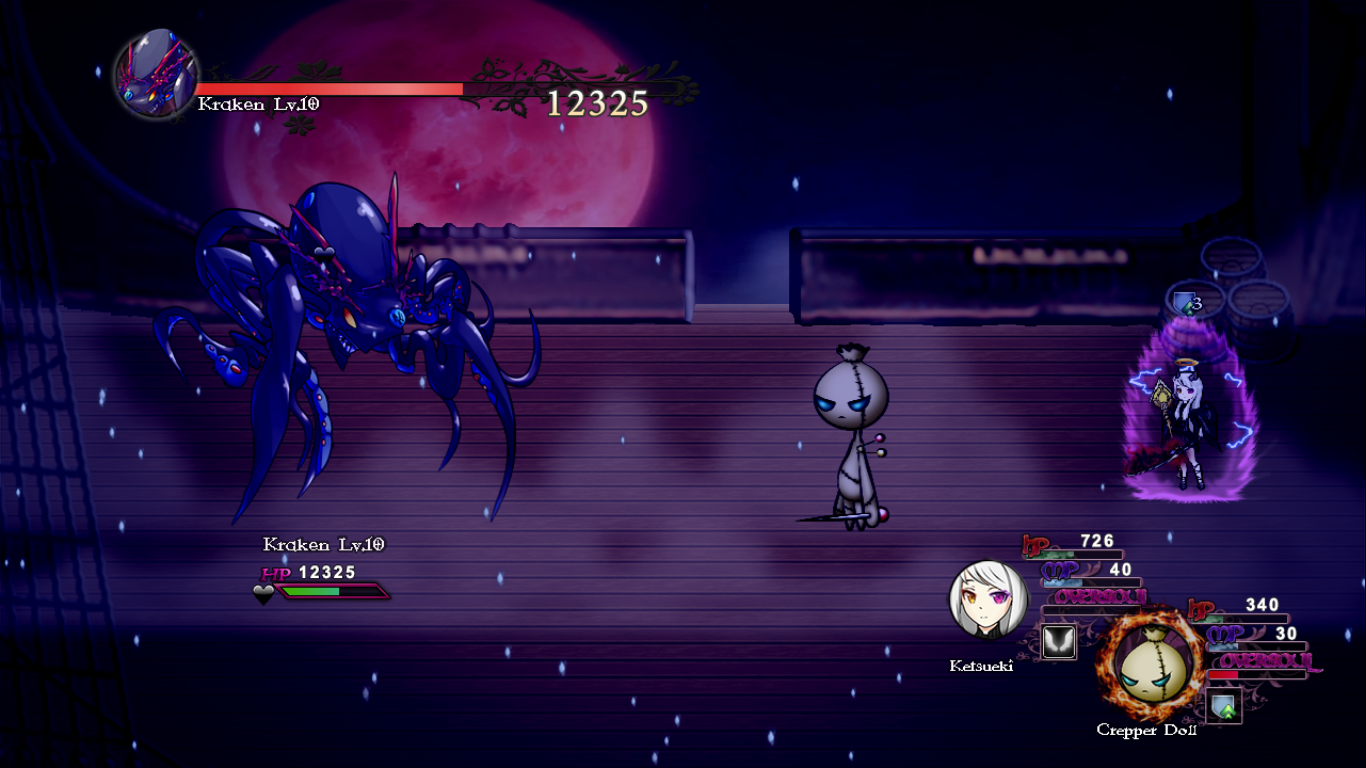Click the Crepper Doll name label
Image resolution: width=1366 pixels, height=768 pixels.
1148,730
